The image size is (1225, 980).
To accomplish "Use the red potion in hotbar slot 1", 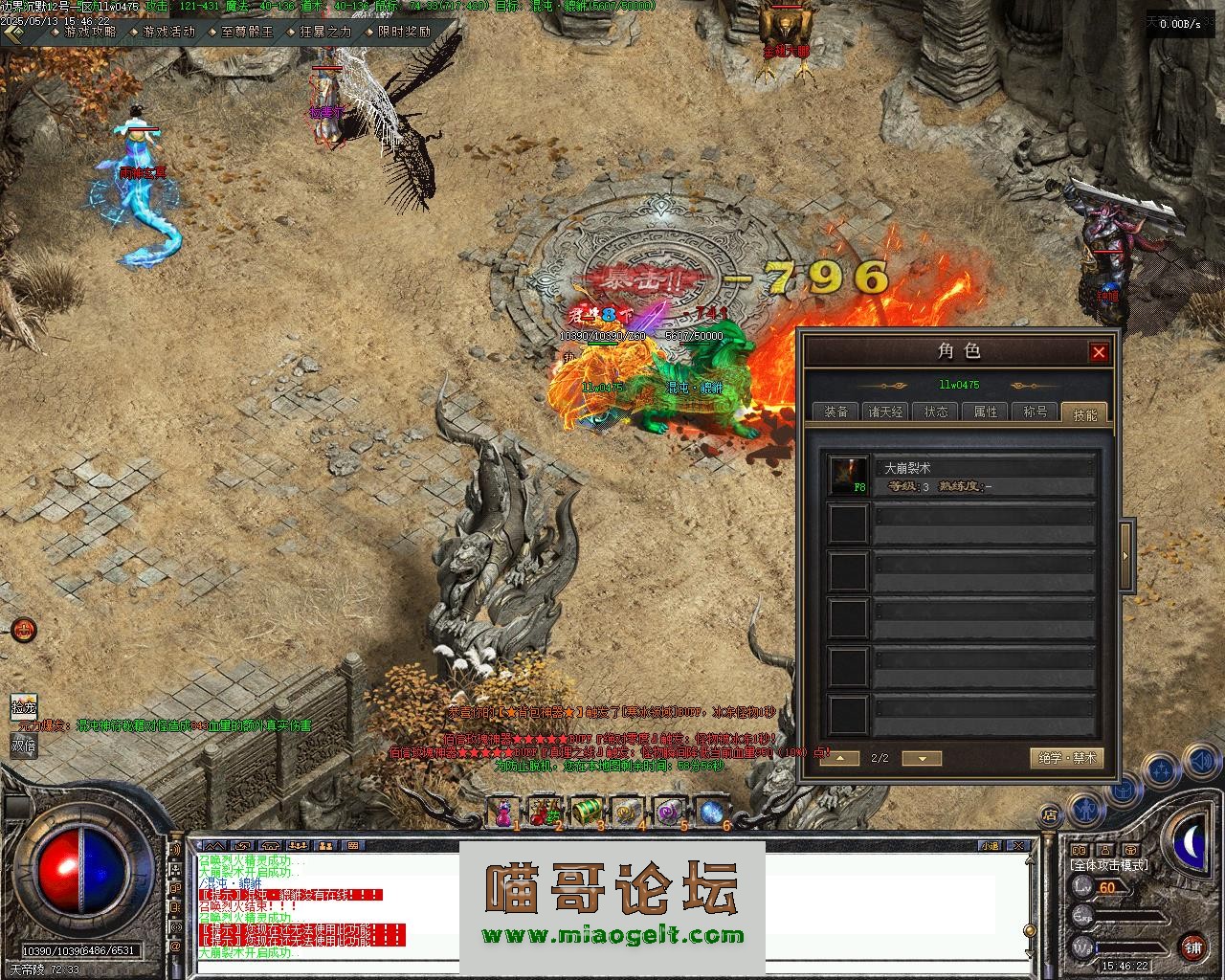I will click(x=503, y=813).
